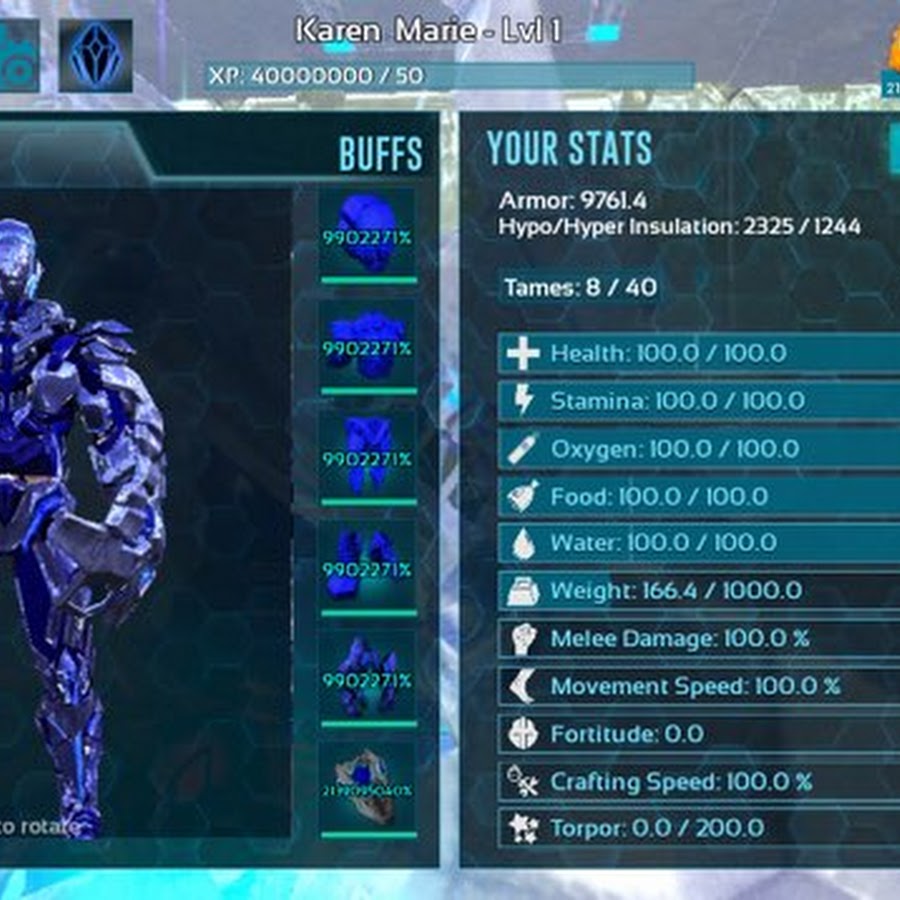The width and height of the screenshot is (900, 900).
Task: Select the Oxygen stat row
Action: click(x=699, y=449)
